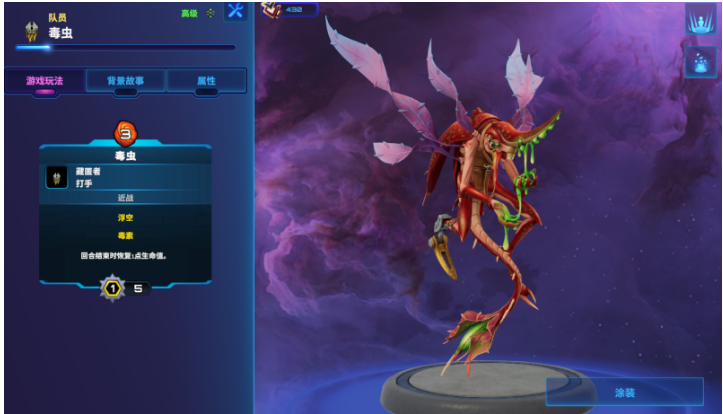
Task: Switch to the 游戏玩法 tab
Action: click(44, 81)
